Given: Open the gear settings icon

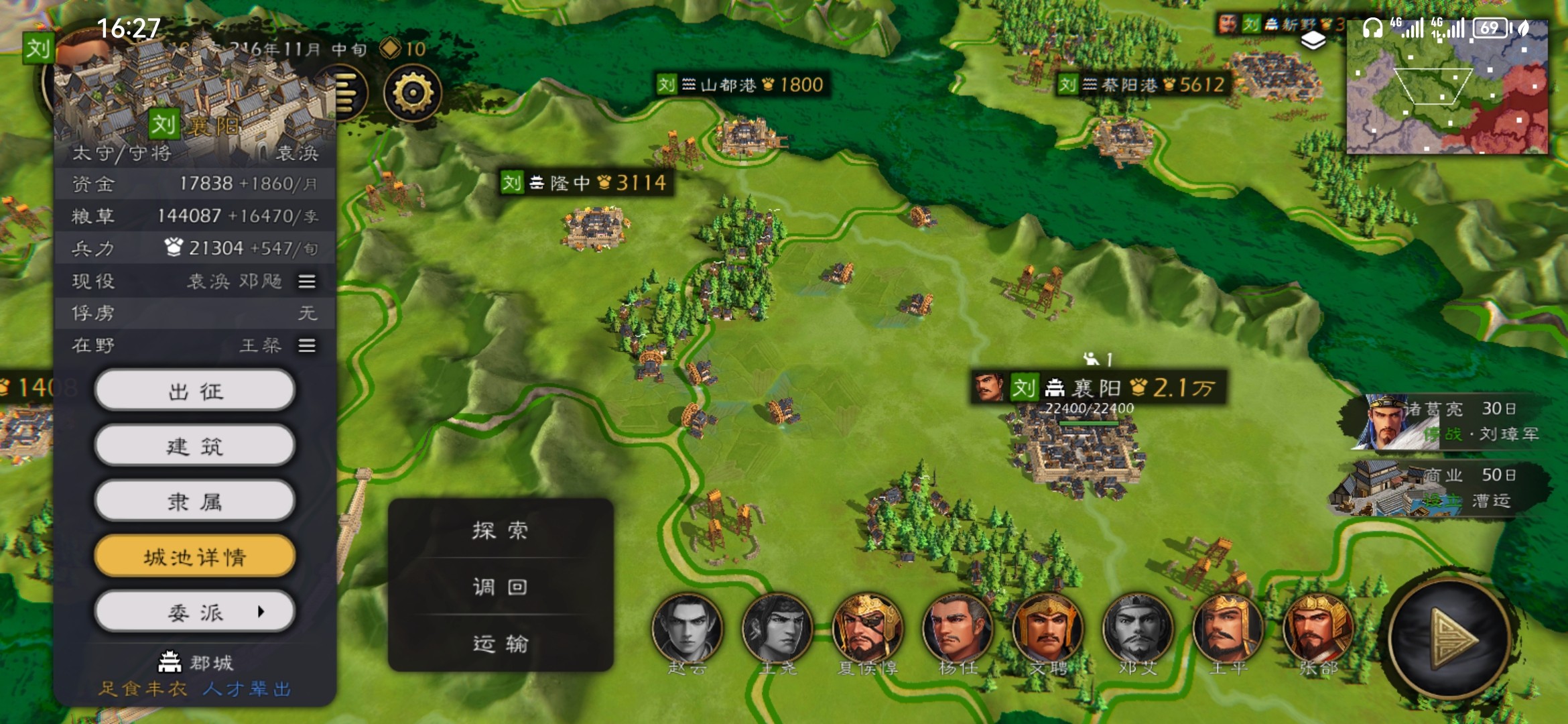Looking at the screenshot, I should 412,93.
